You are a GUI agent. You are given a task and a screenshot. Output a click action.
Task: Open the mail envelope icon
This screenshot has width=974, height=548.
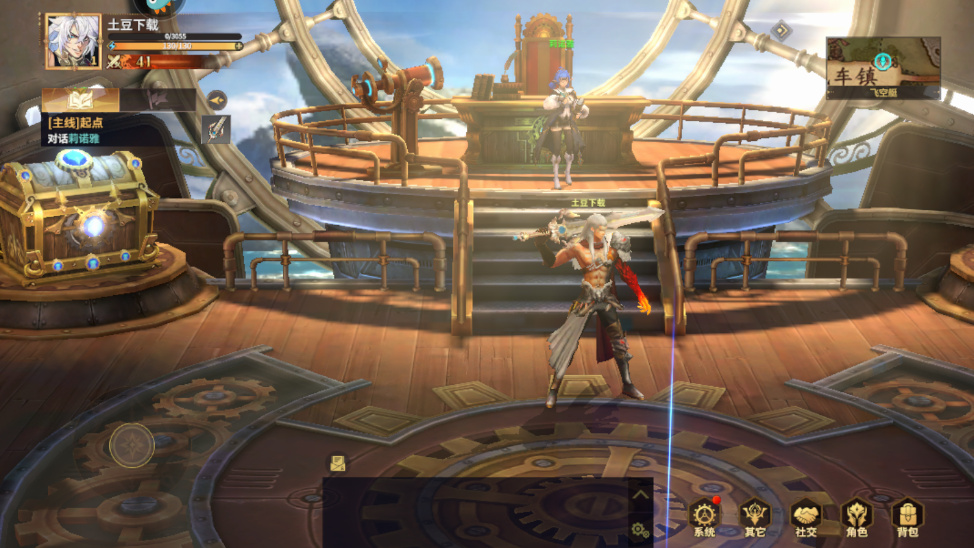click(338, 463)
